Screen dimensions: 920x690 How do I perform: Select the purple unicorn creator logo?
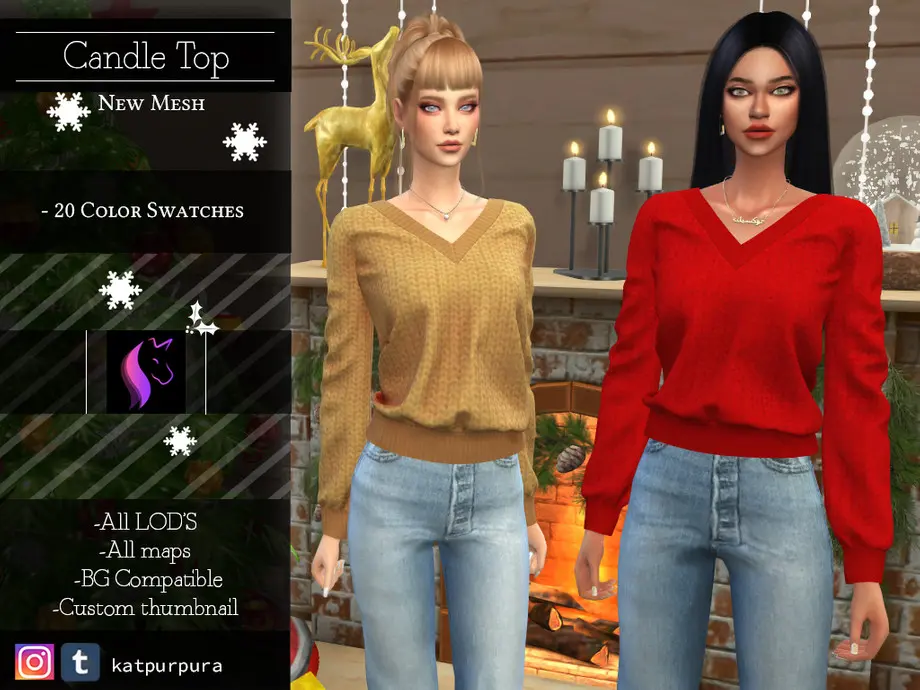[146, 371]
